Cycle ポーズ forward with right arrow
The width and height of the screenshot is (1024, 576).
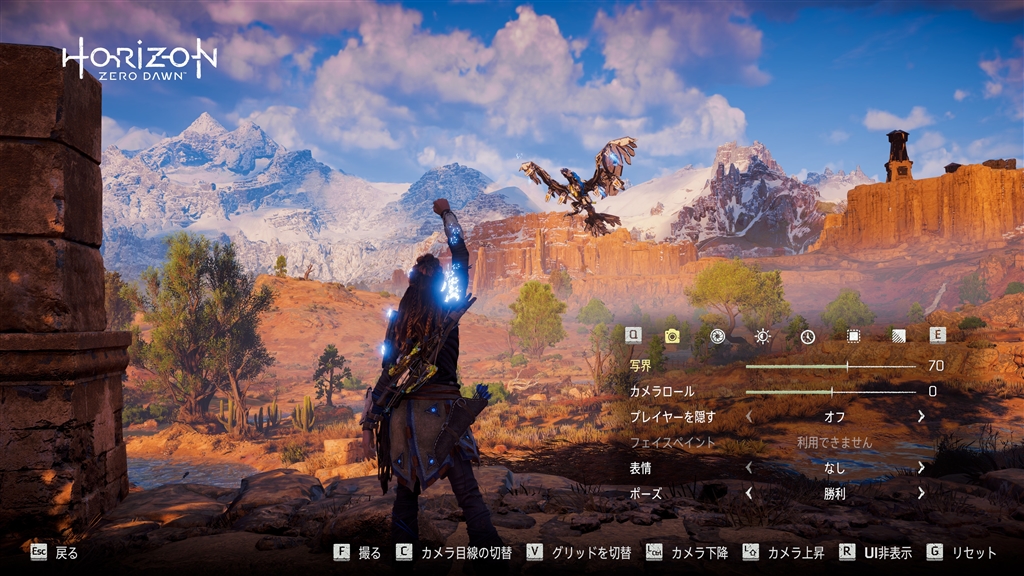point(921,492)
